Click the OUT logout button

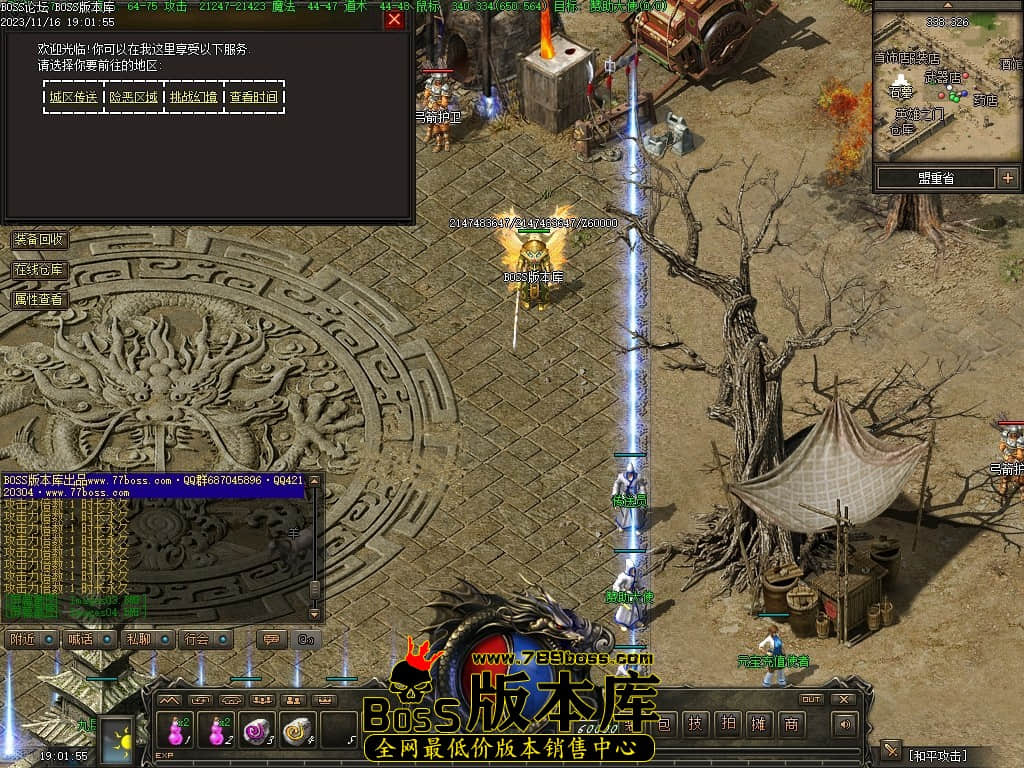[x=812, y=699]
